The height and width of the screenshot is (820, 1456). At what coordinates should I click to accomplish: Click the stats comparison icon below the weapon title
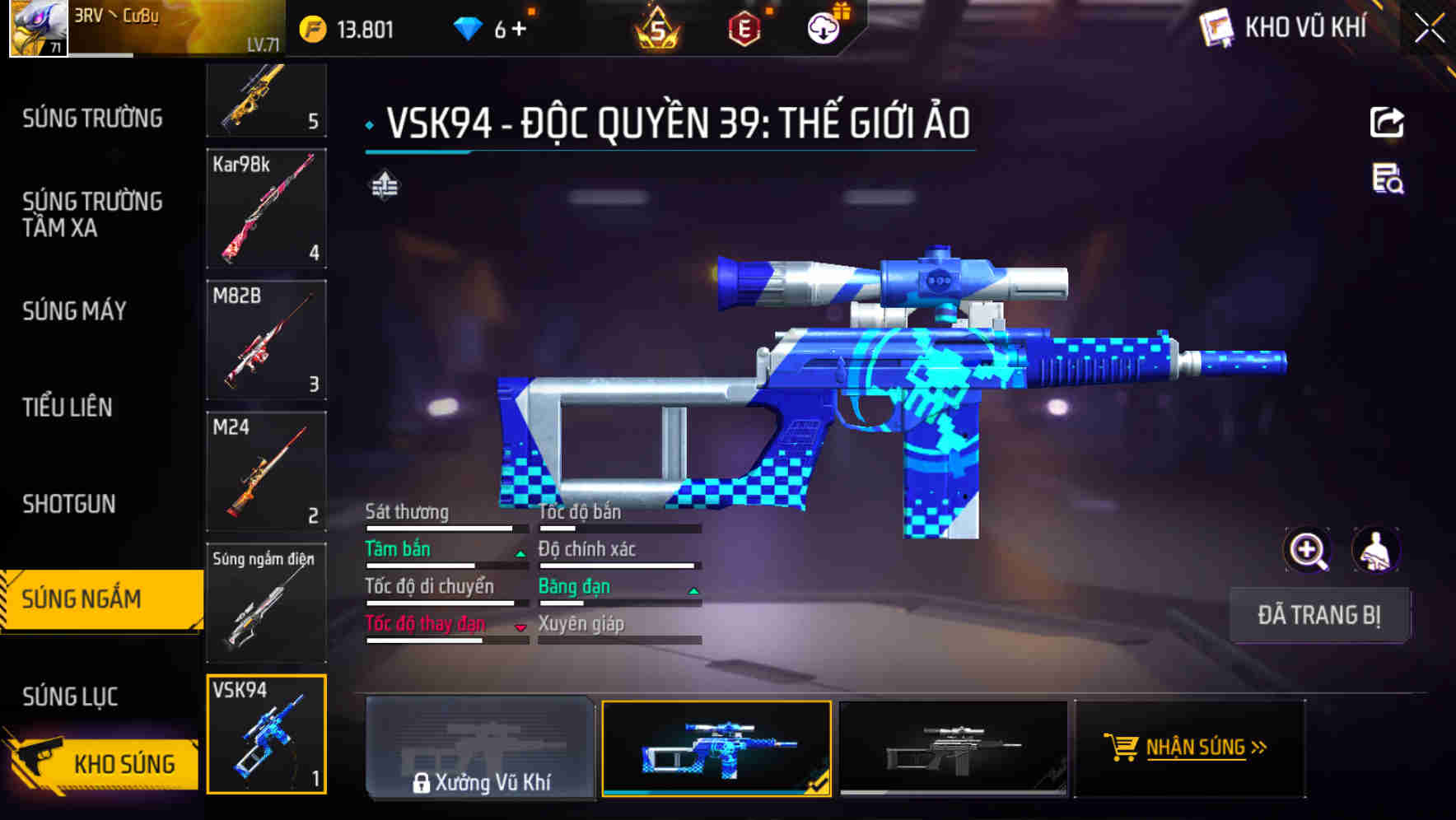tap(384, 185)
